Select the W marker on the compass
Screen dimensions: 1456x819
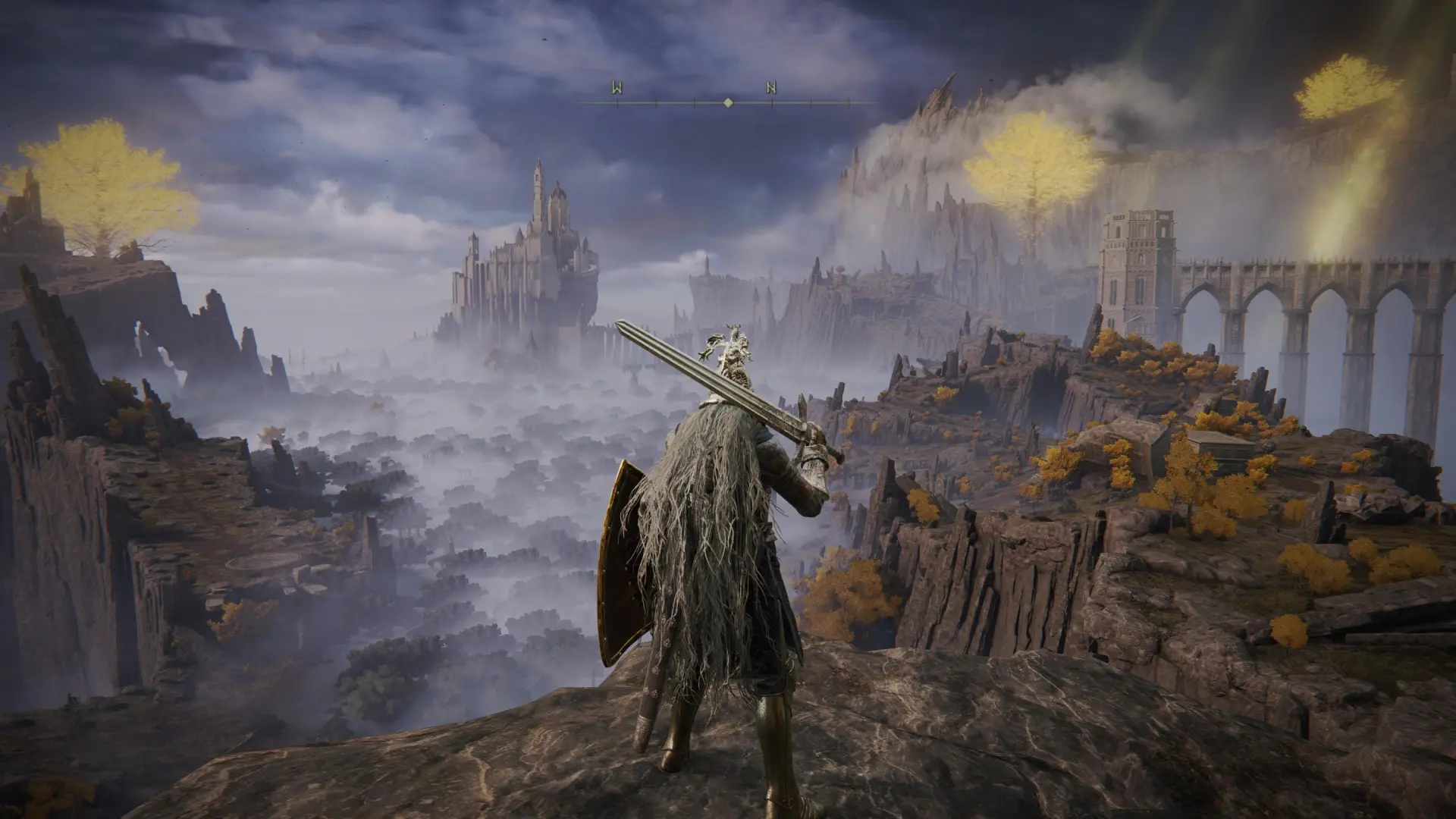617,88
